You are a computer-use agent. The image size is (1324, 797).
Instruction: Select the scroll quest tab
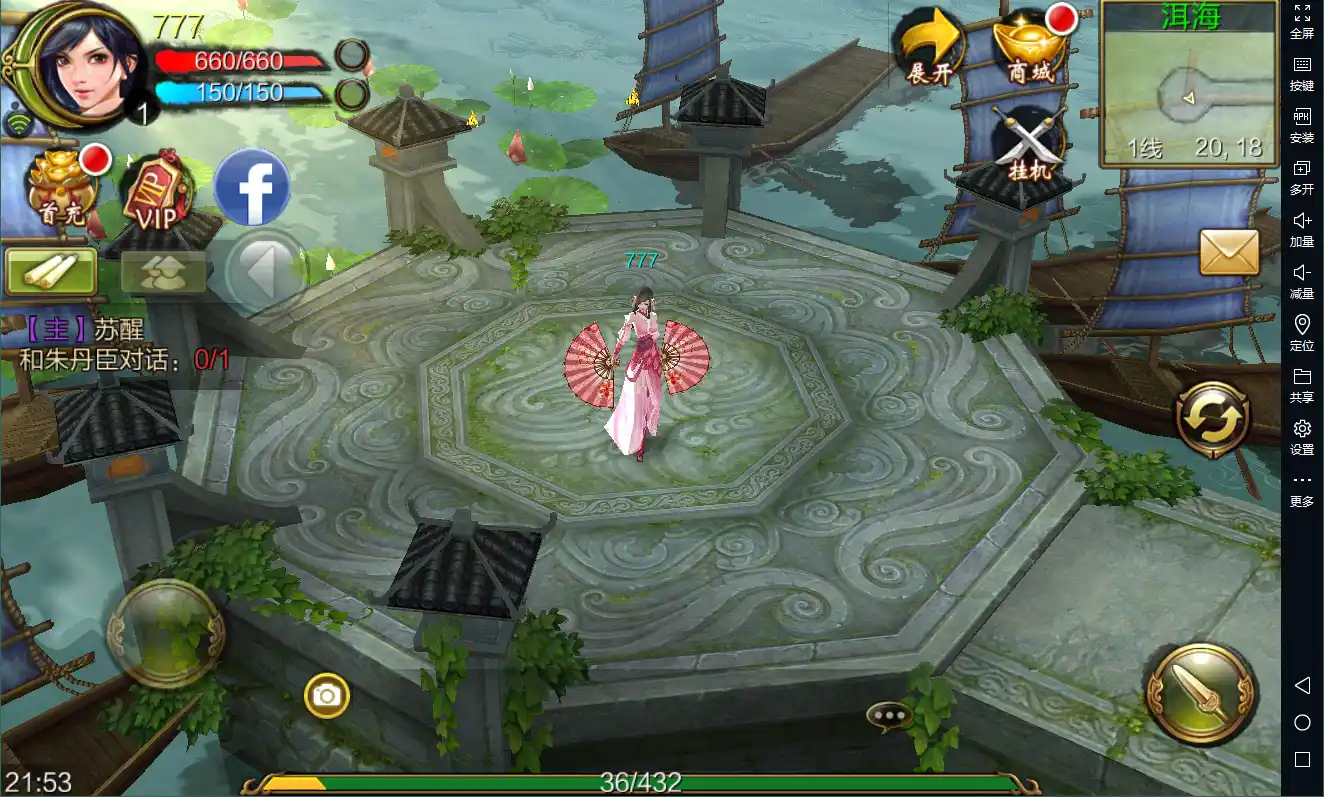pyautogui.click(x=51, y=271)
